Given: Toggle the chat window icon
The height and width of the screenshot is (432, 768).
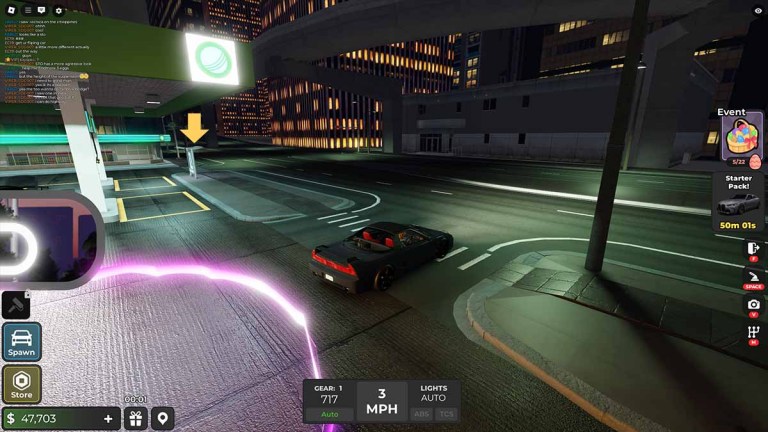Looking at the screenshot, I should (42, 10).
